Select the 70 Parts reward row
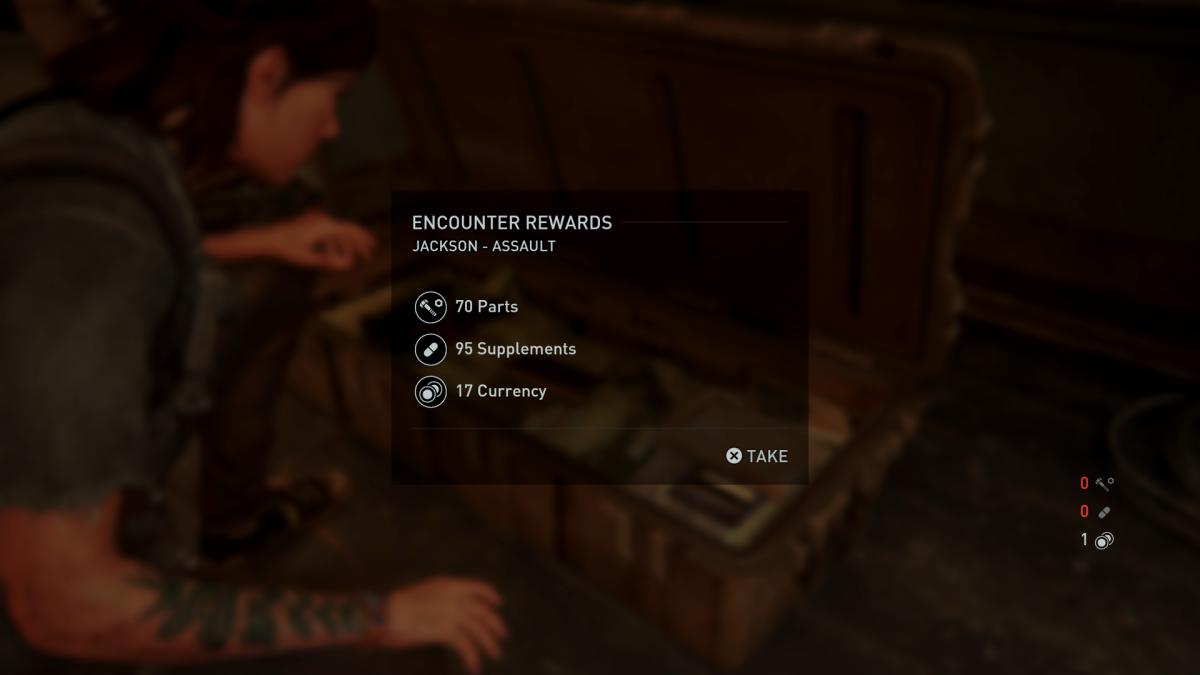 click(486, 307)
